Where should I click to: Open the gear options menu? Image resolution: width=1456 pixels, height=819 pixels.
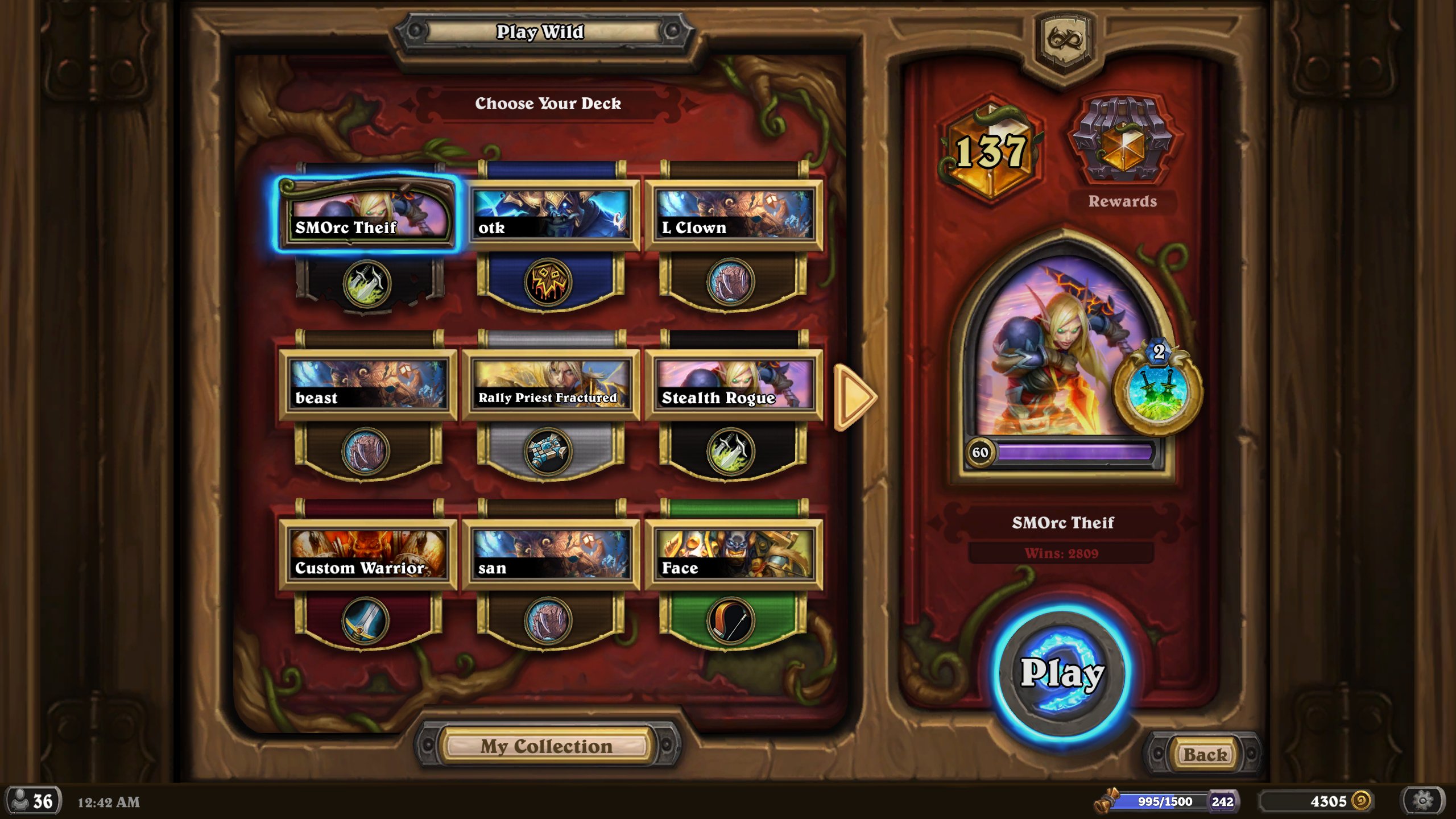point(1422,801)
